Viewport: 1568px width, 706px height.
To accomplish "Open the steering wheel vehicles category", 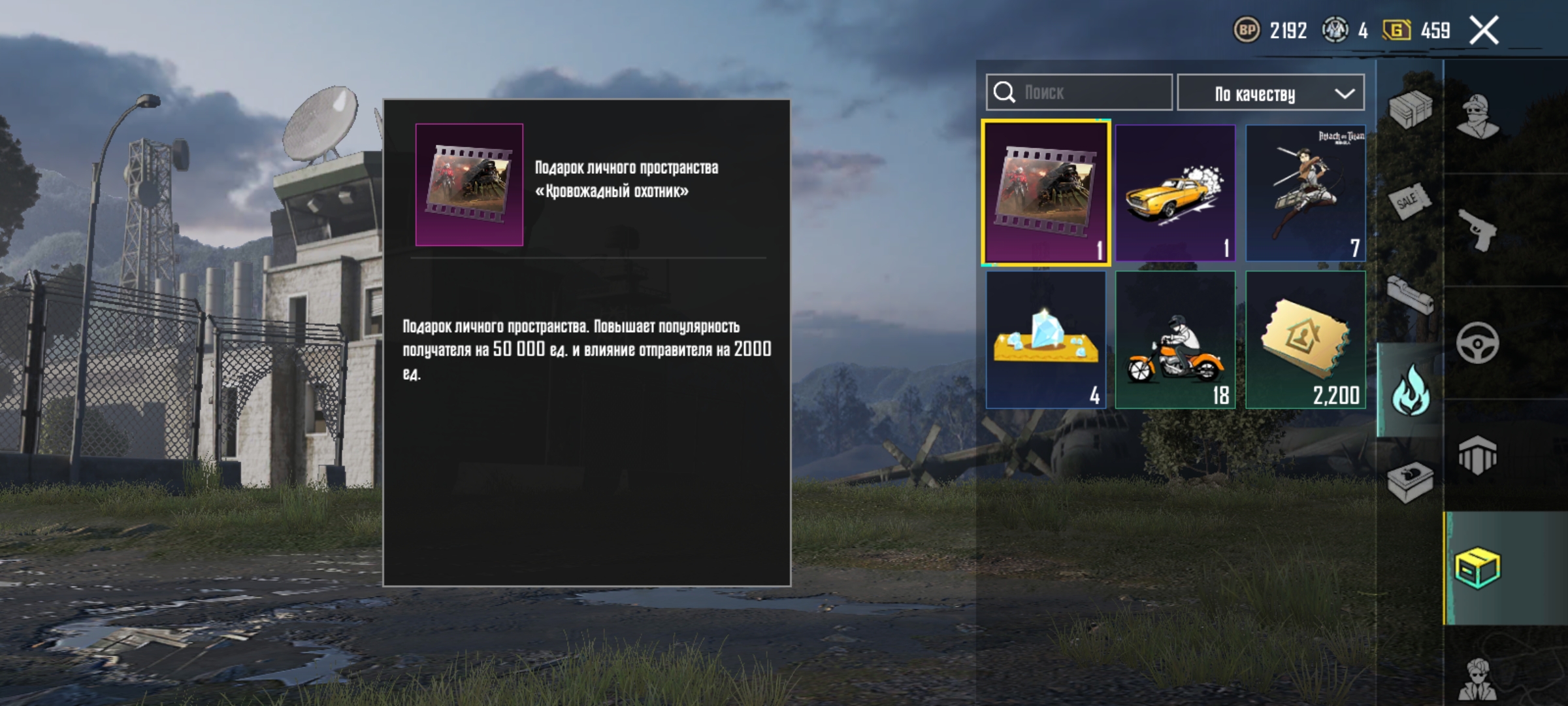I will click(x=1477, y=341).
